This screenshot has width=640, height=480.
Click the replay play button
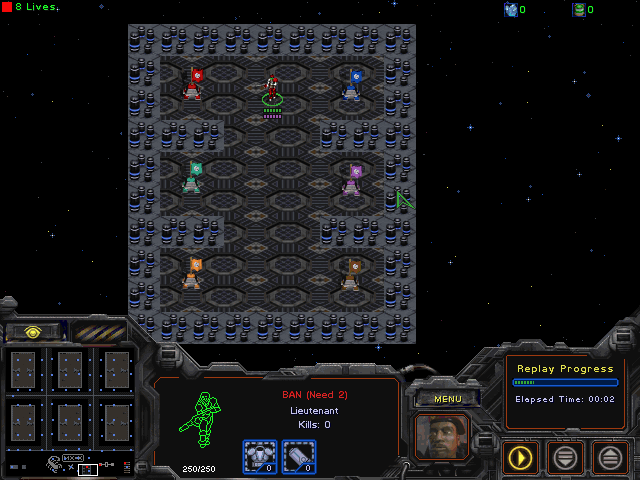(520, 458)
